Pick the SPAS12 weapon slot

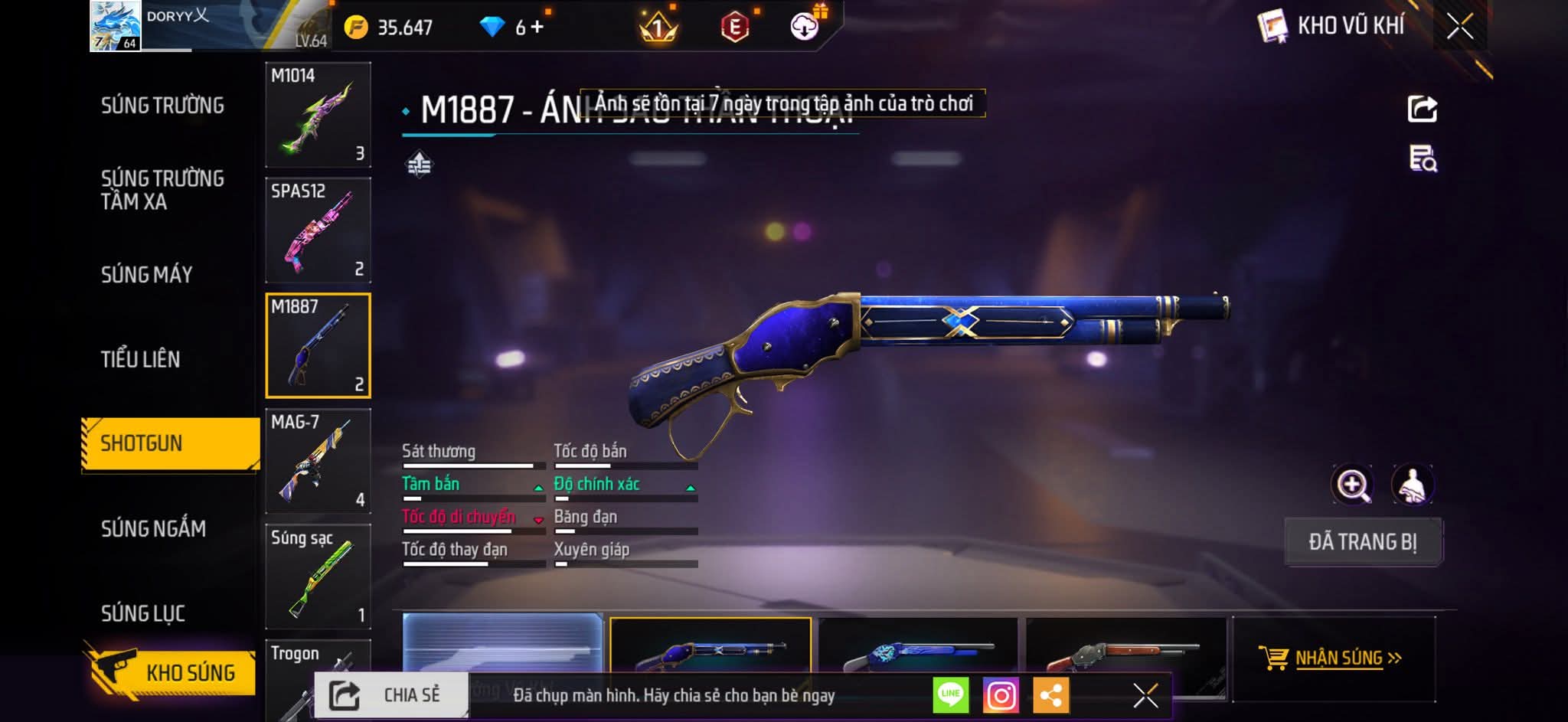click(x=318, y=230)
